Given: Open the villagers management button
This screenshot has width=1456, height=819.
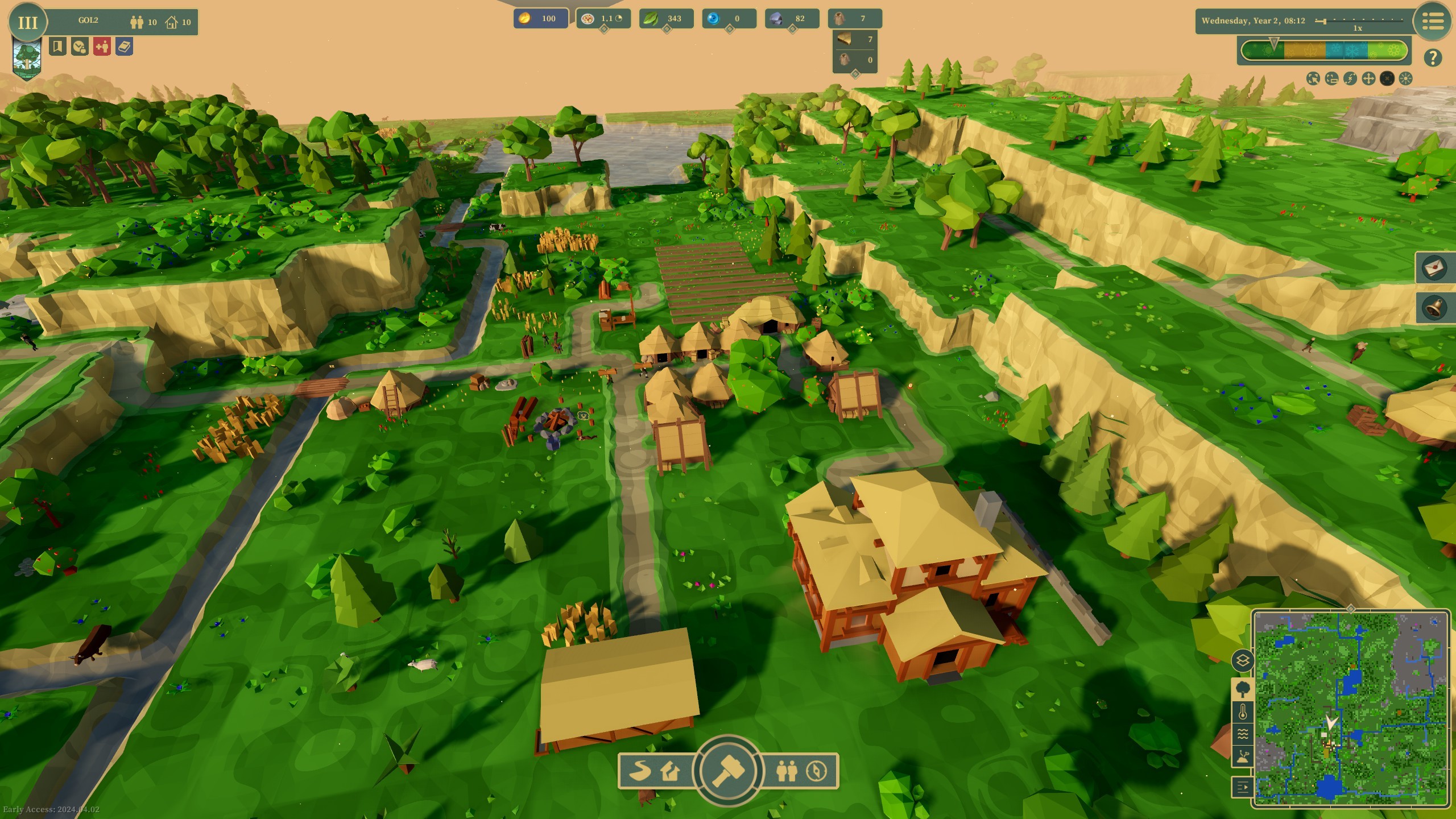Looking at the screenshot, I should (786, 771).
